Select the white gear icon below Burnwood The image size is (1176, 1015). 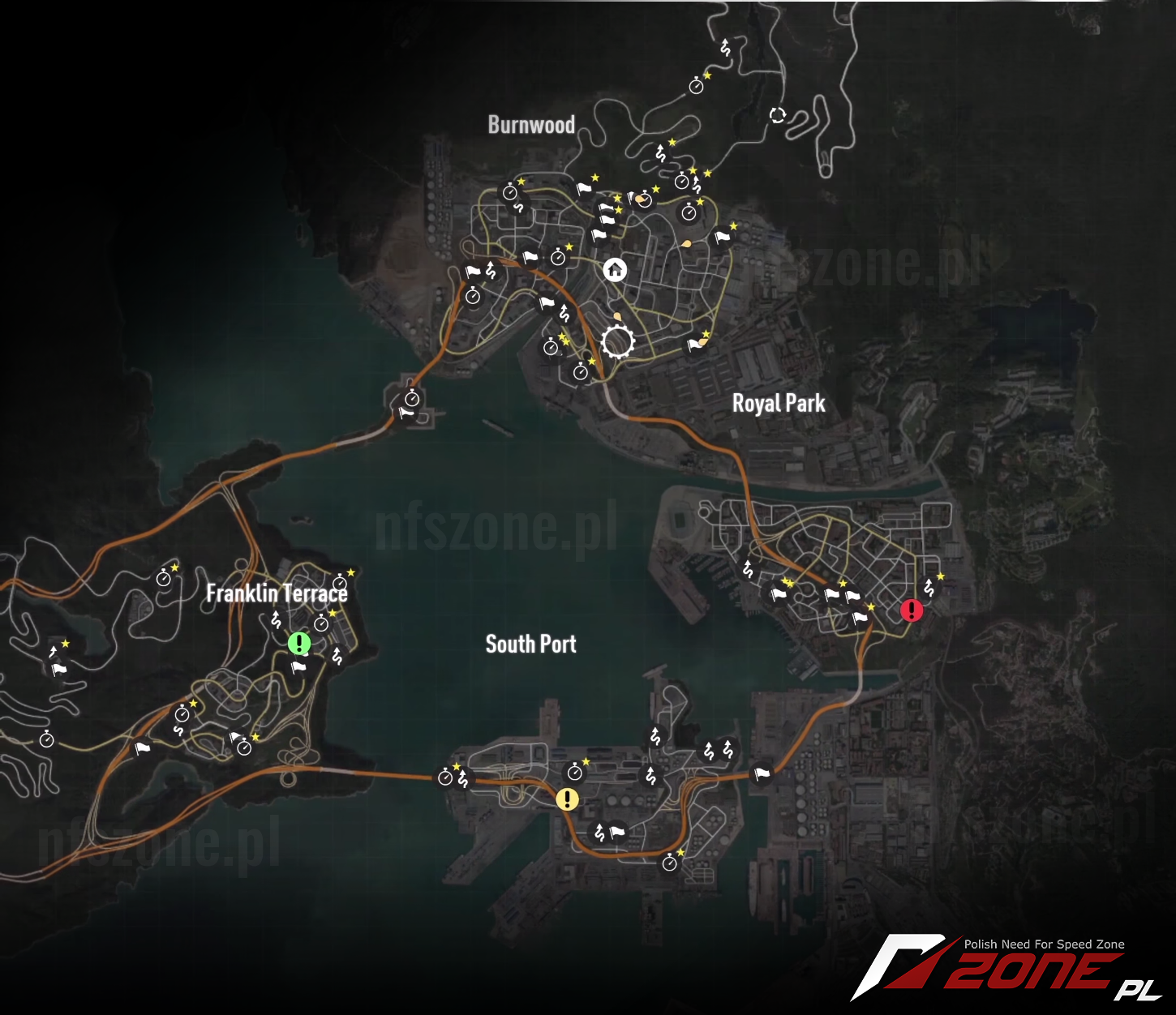click(618, 341)
